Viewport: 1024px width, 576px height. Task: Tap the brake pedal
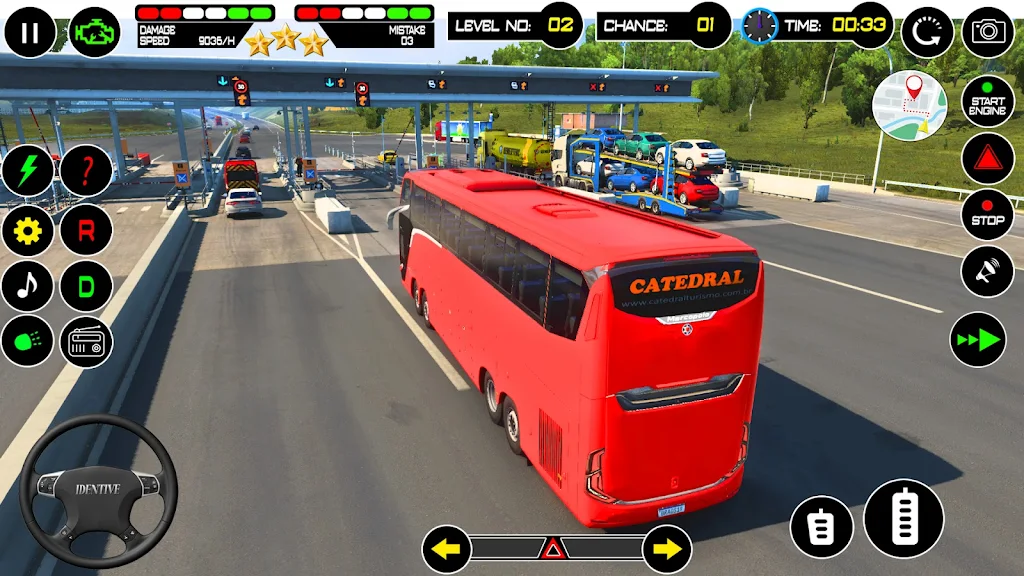click(x=821, y=527)
